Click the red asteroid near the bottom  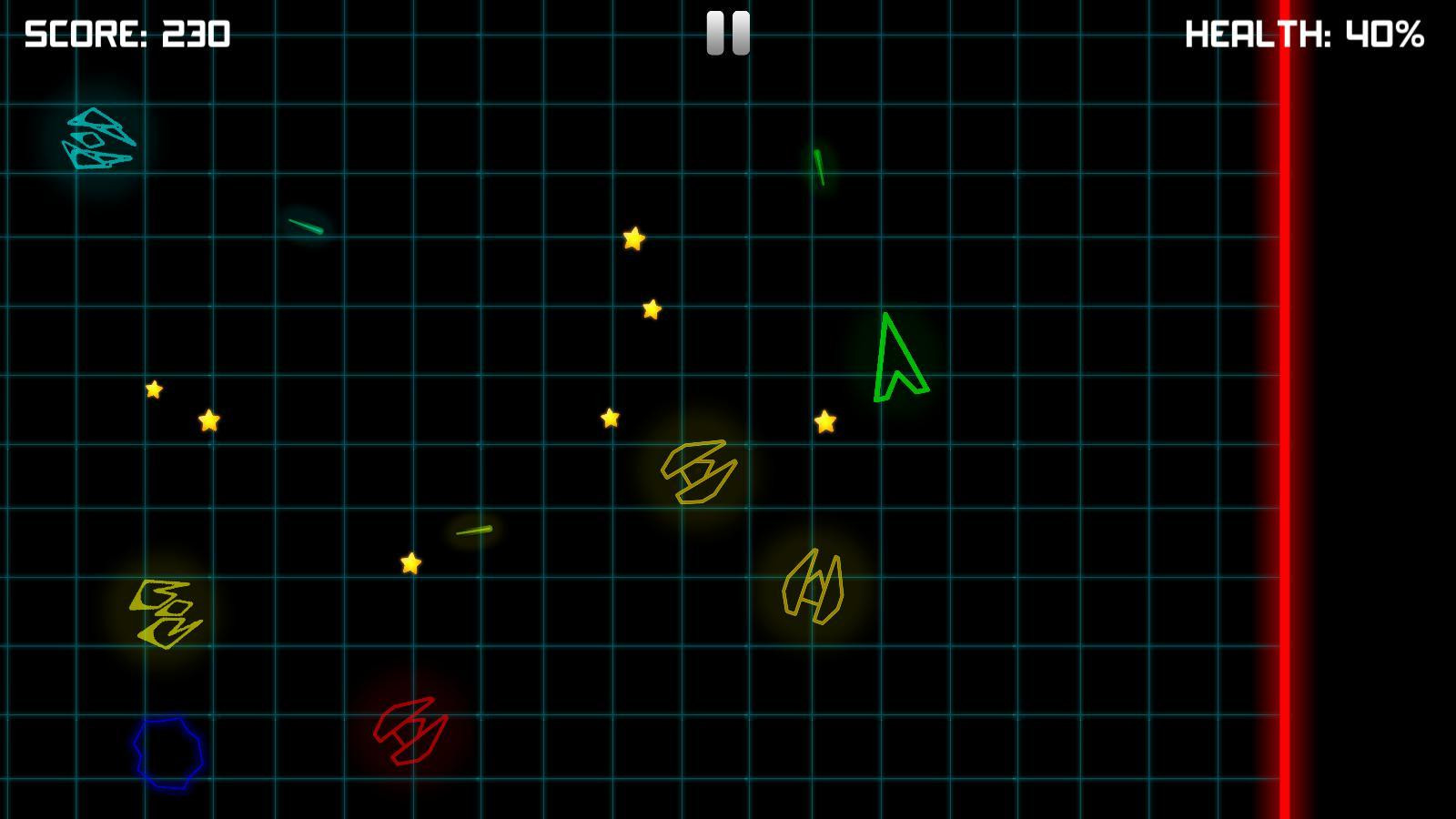pos(409,733)
